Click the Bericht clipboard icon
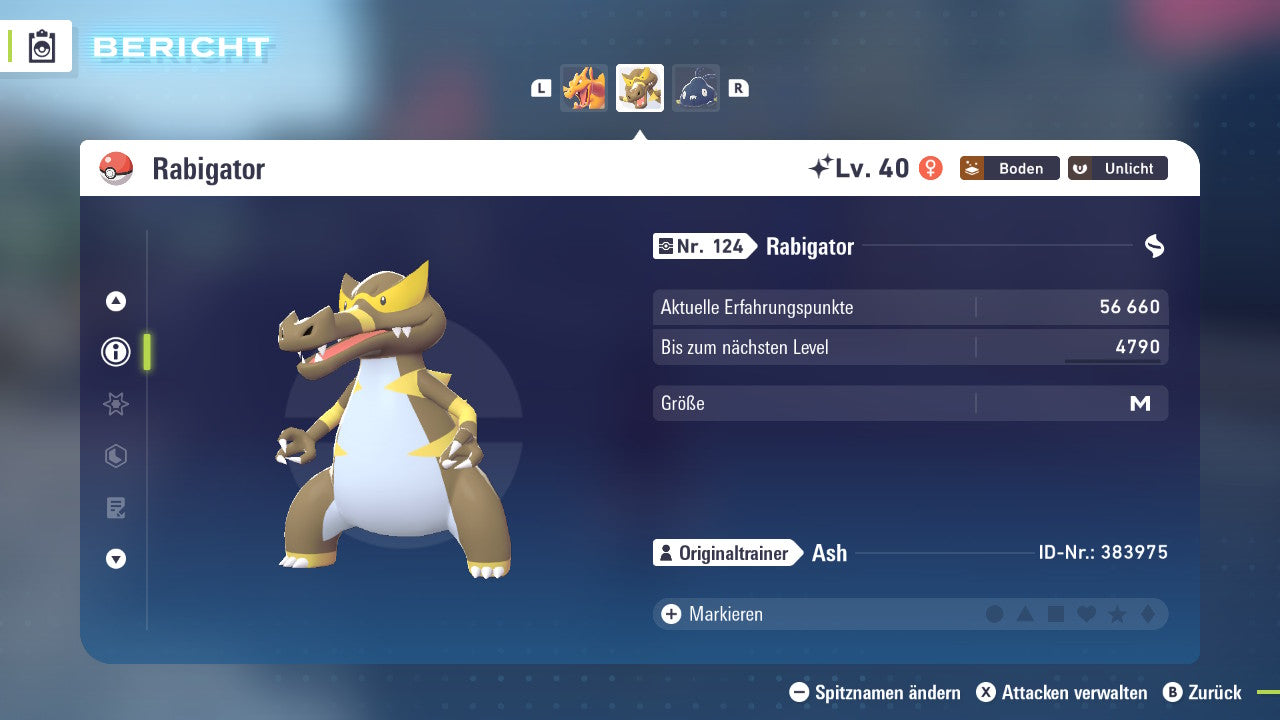 point(42,46)
